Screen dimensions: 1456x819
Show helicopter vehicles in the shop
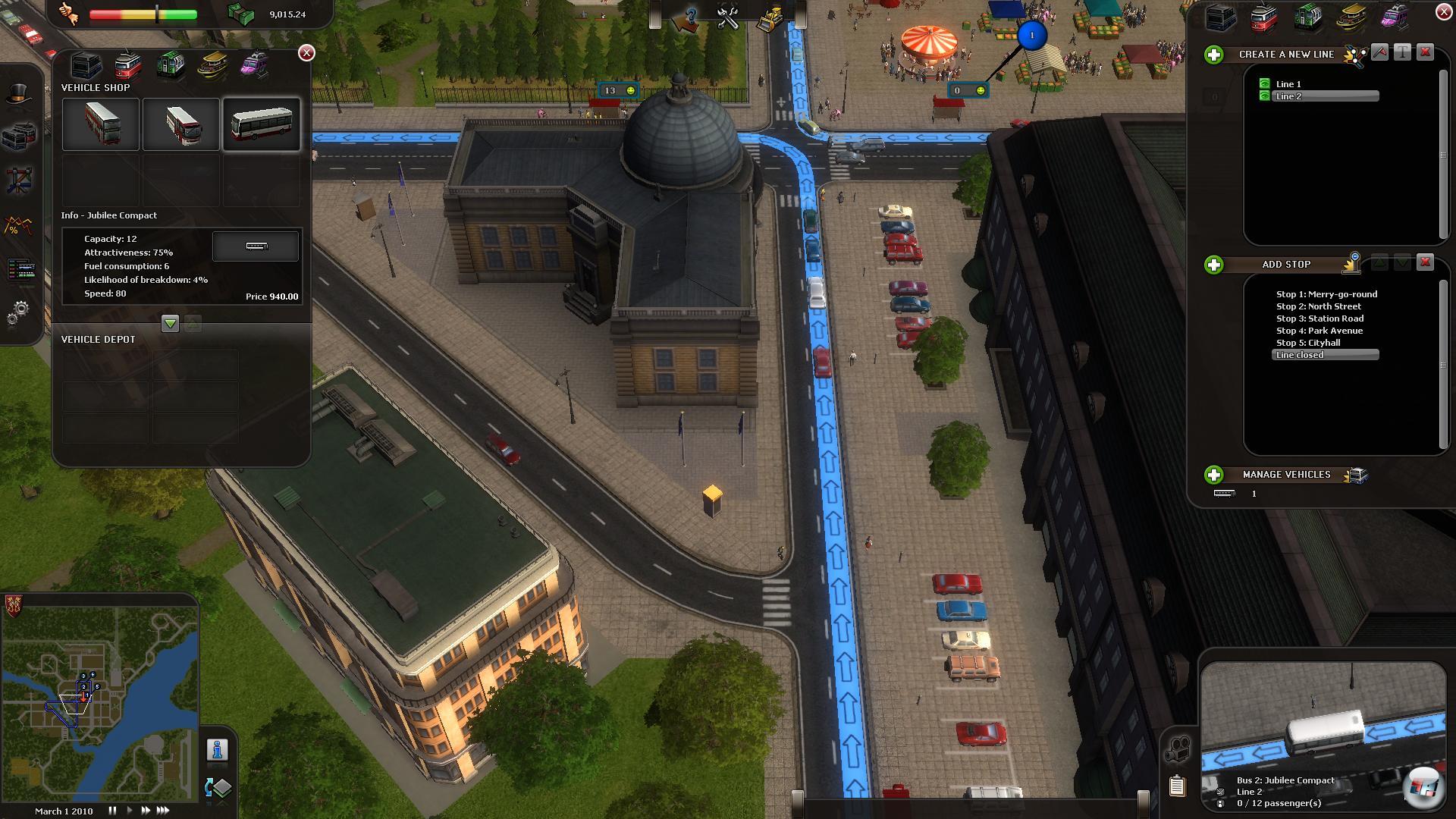254,65
